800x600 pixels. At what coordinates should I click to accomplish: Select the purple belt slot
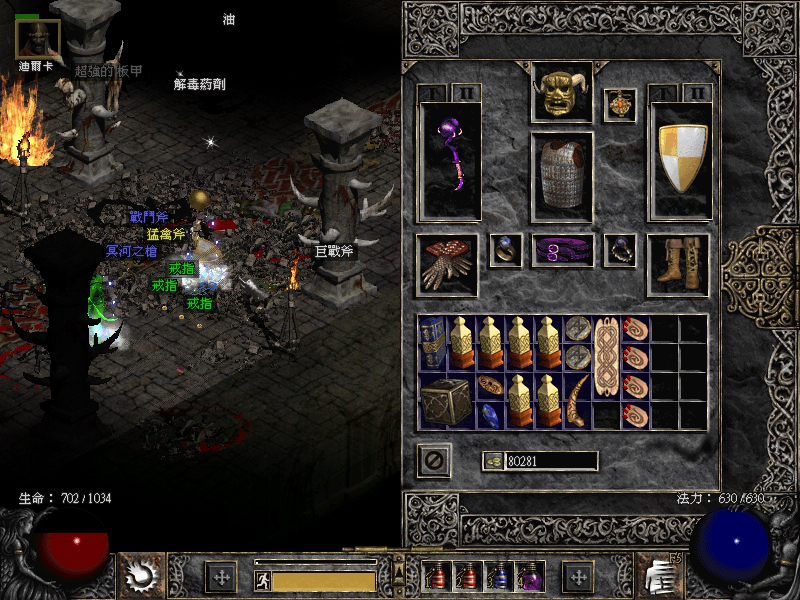(x=562, y=251)
